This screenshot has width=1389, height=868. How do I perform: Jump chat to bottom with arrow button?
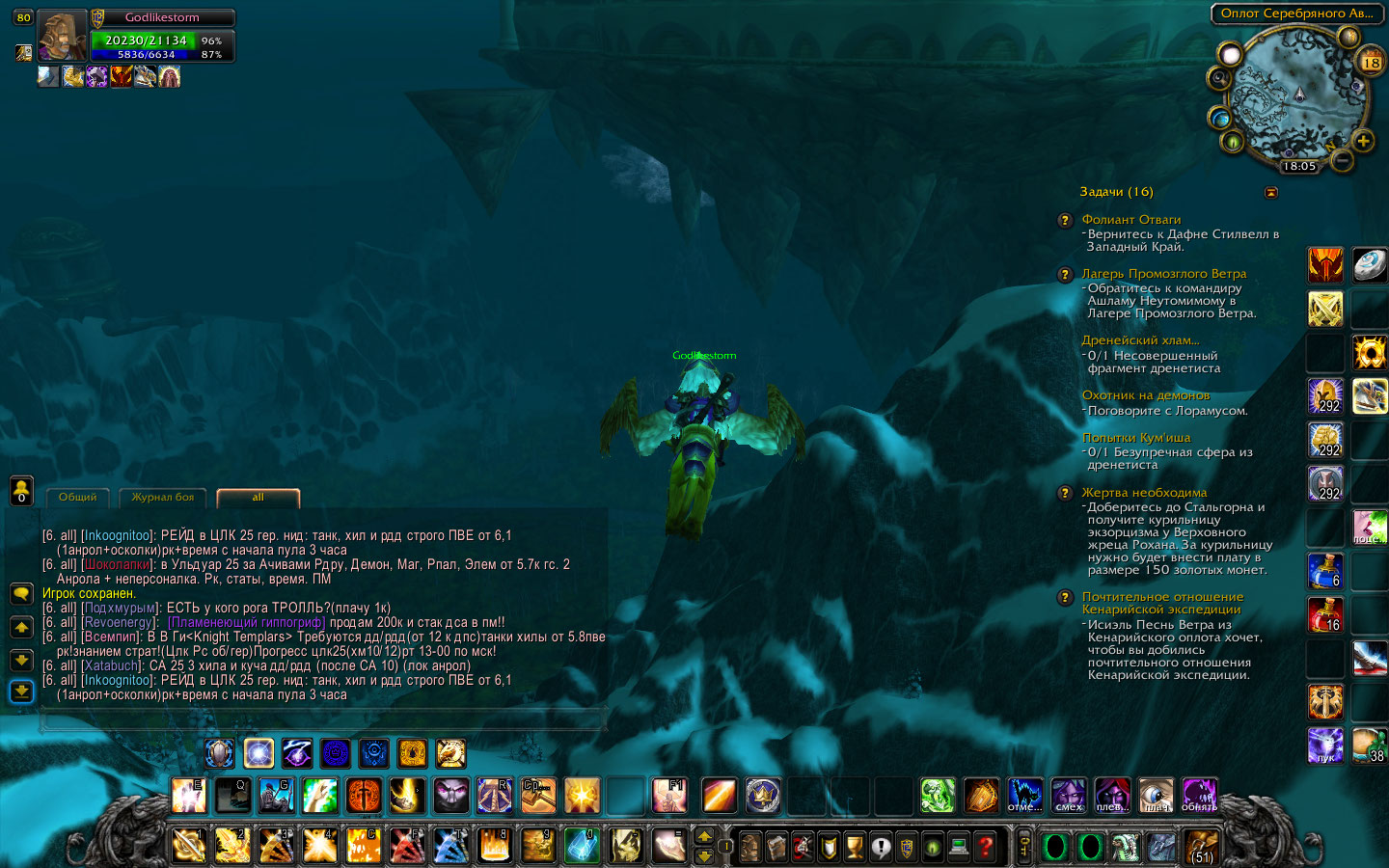point(21,691)
